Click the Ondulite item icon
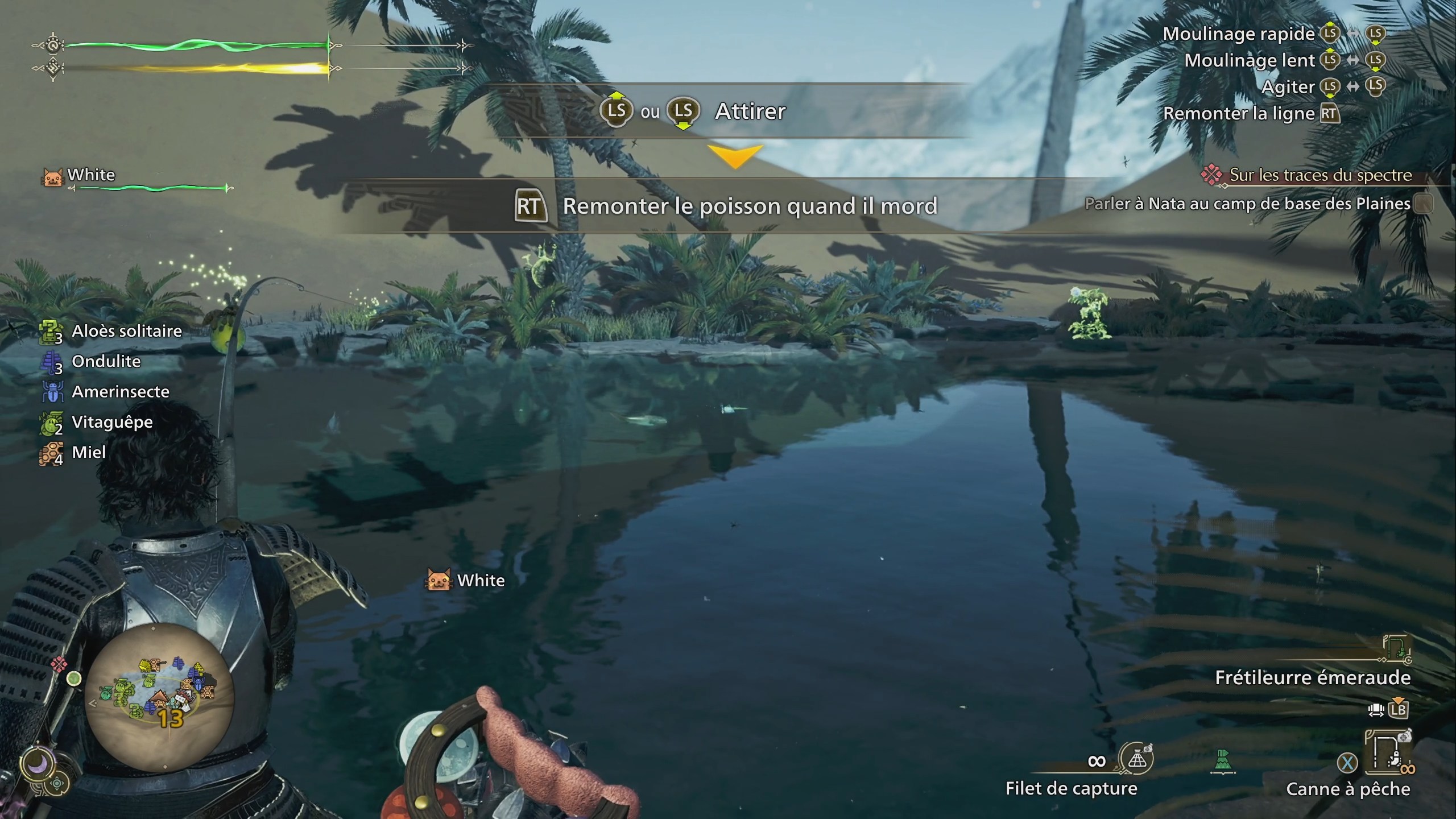This screenshot has width=1456, height=819. [x=52, y=361]
